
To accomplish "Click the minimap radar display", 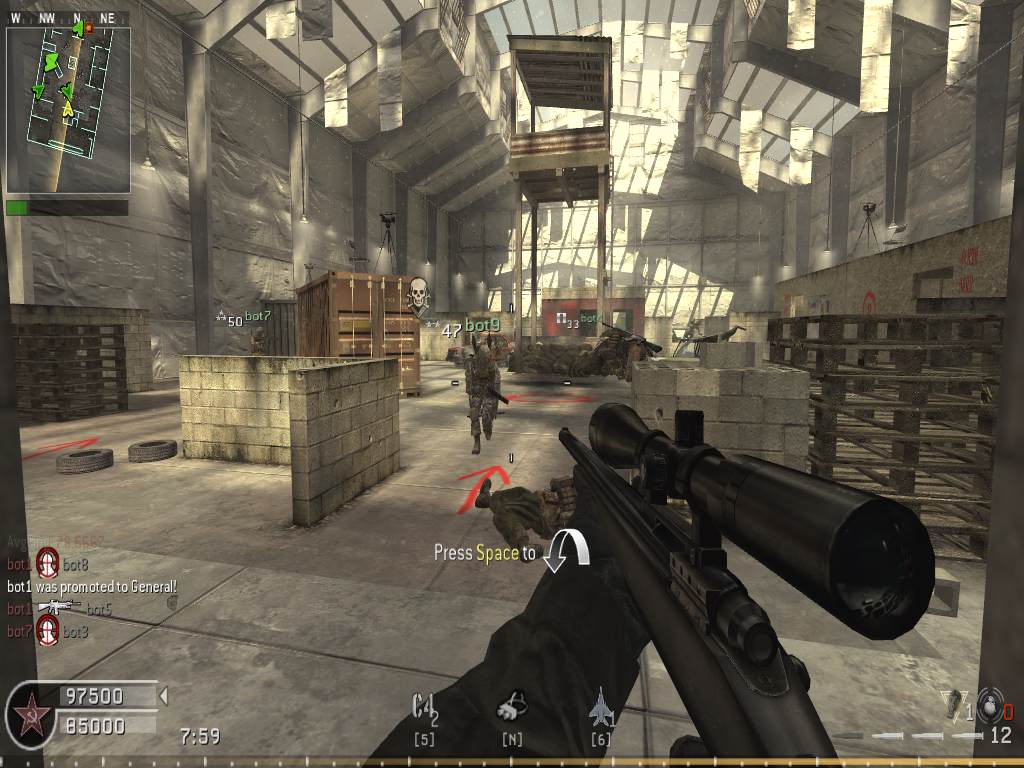I will pos(68,110).
